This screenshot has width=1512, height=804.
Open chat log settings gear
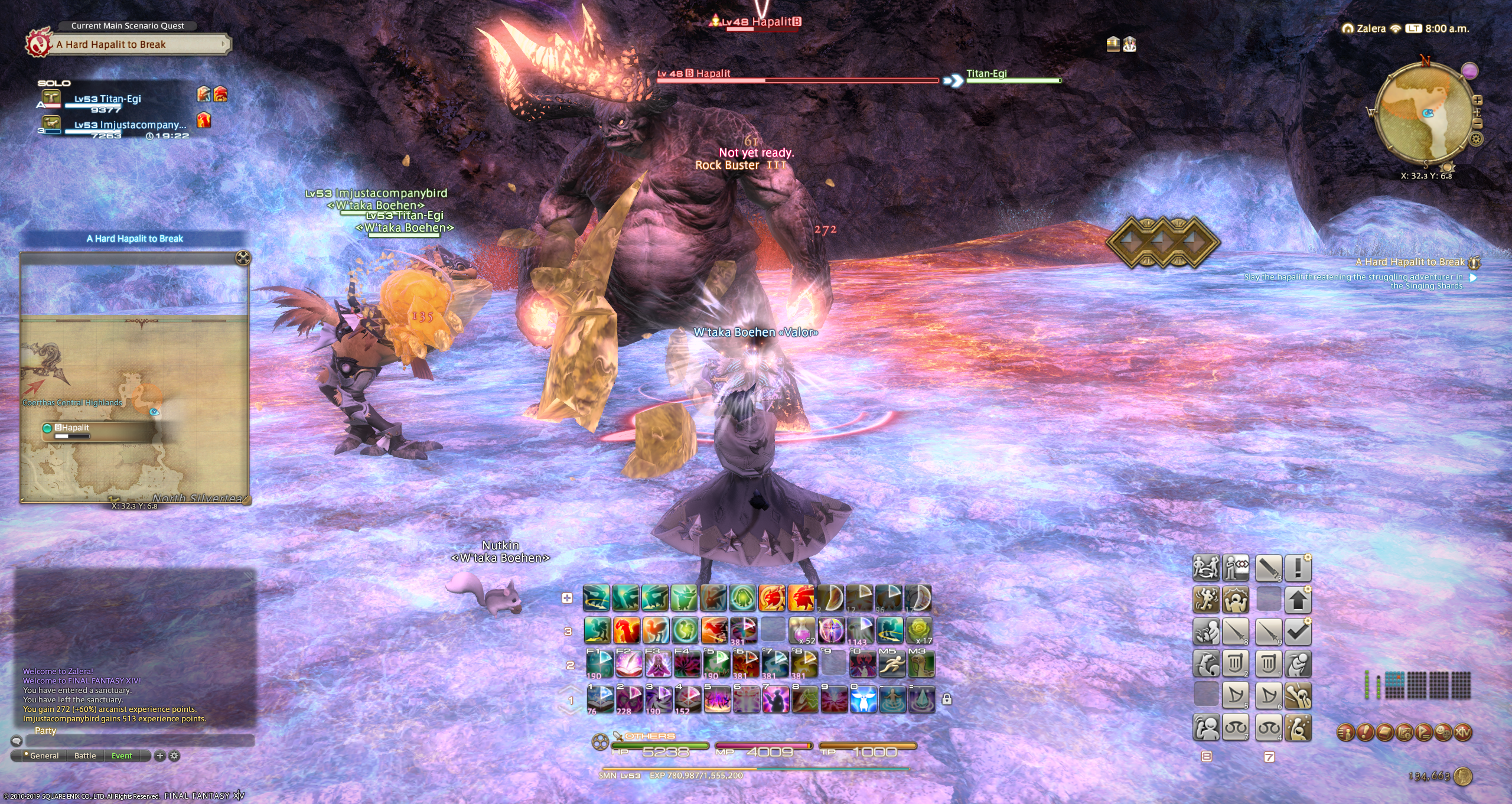coord(174,756)
